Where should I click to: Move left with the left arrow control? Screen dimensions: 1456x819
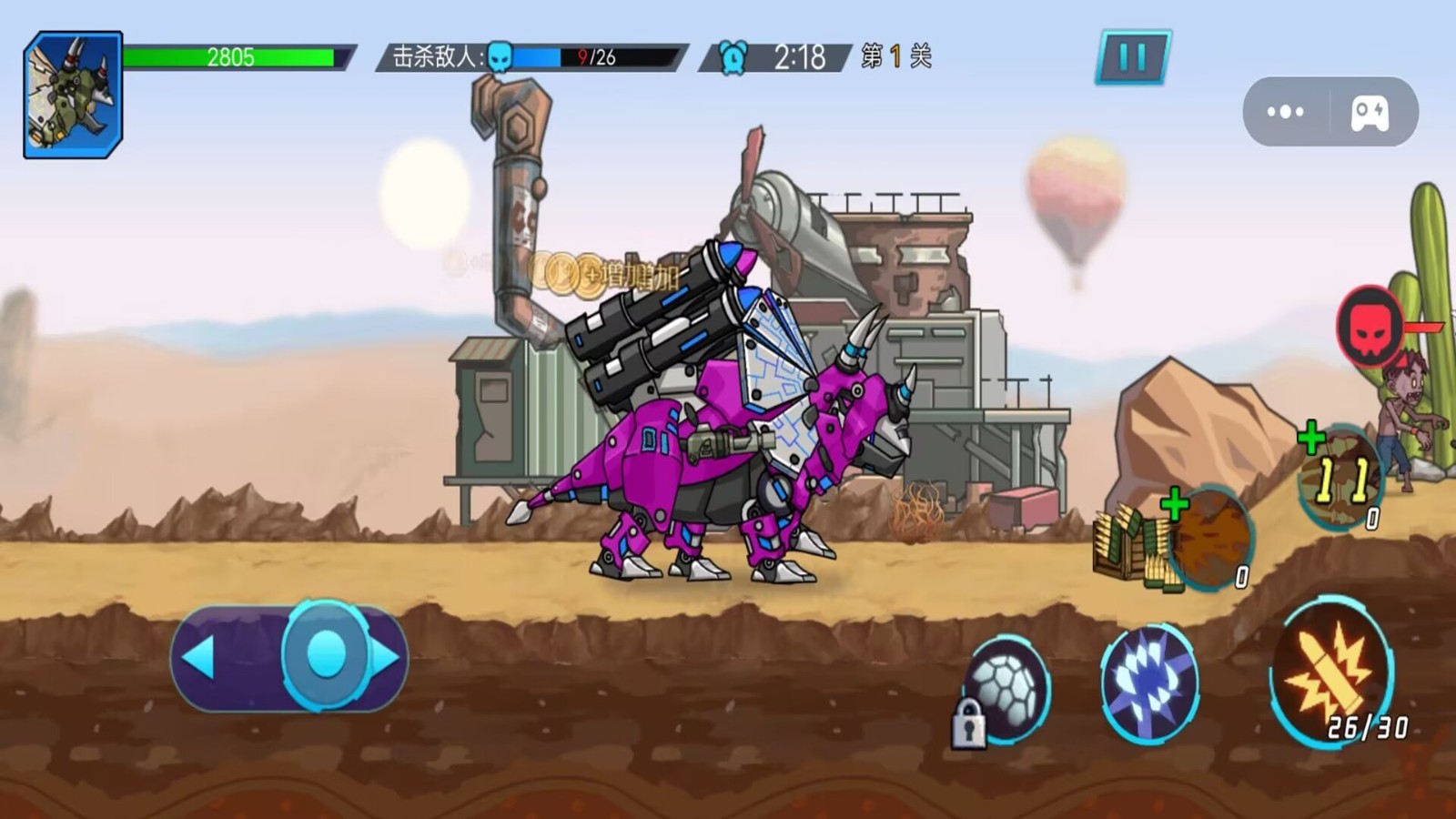tap(199, 657)
